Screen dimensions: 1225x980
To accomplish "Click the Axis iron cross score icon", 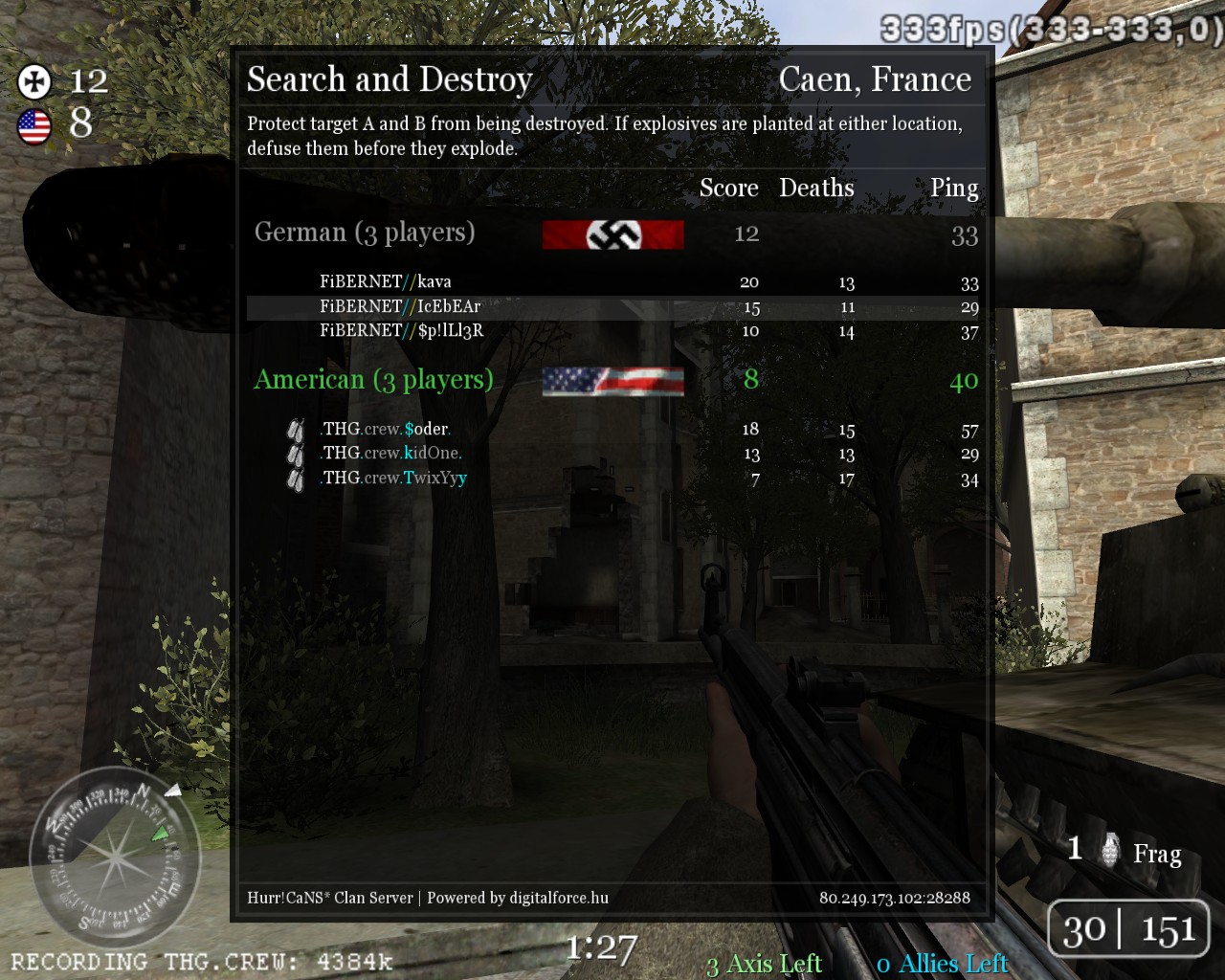I will click(34, 81).
